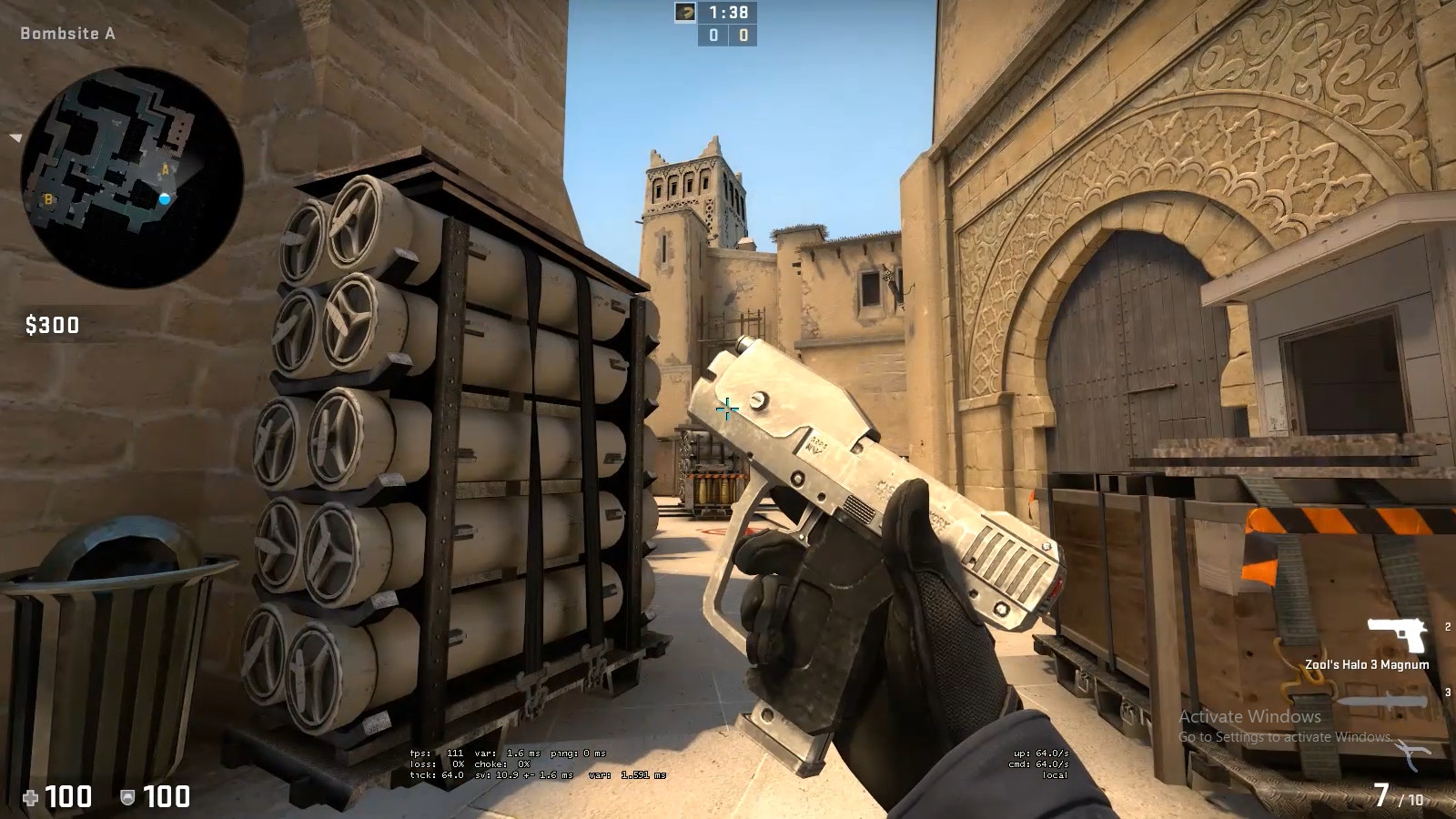Select the Zeus x27 taser icon
Viewport: 1456px width, 819px height.
coord(1410,753)
